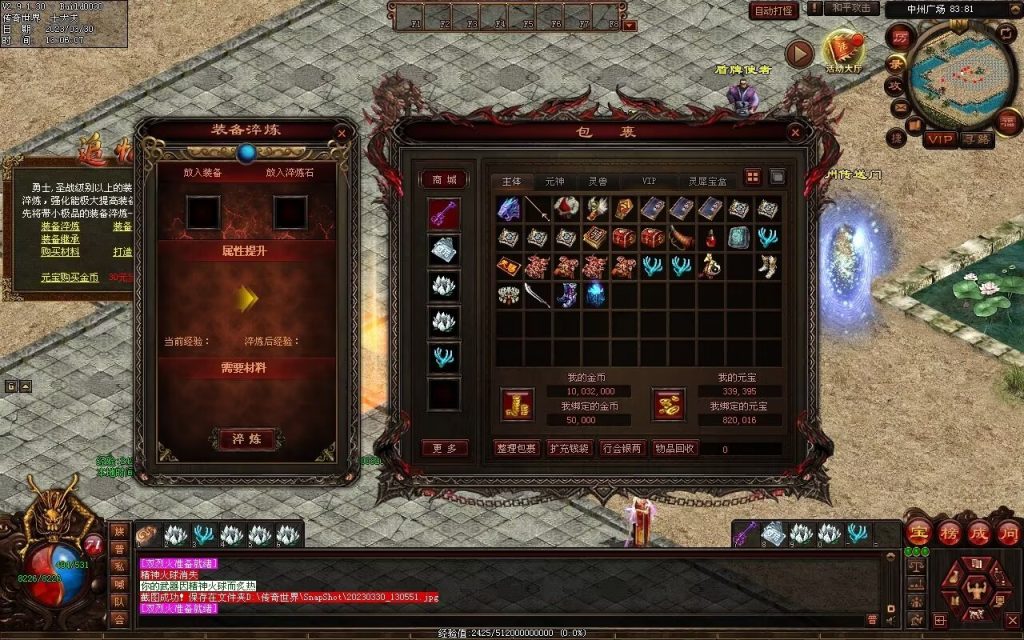The height and width of the screenshot is (640, 1024).
Task: Click the 扩充栈袋 expand bag button
Action: [569, 448]
